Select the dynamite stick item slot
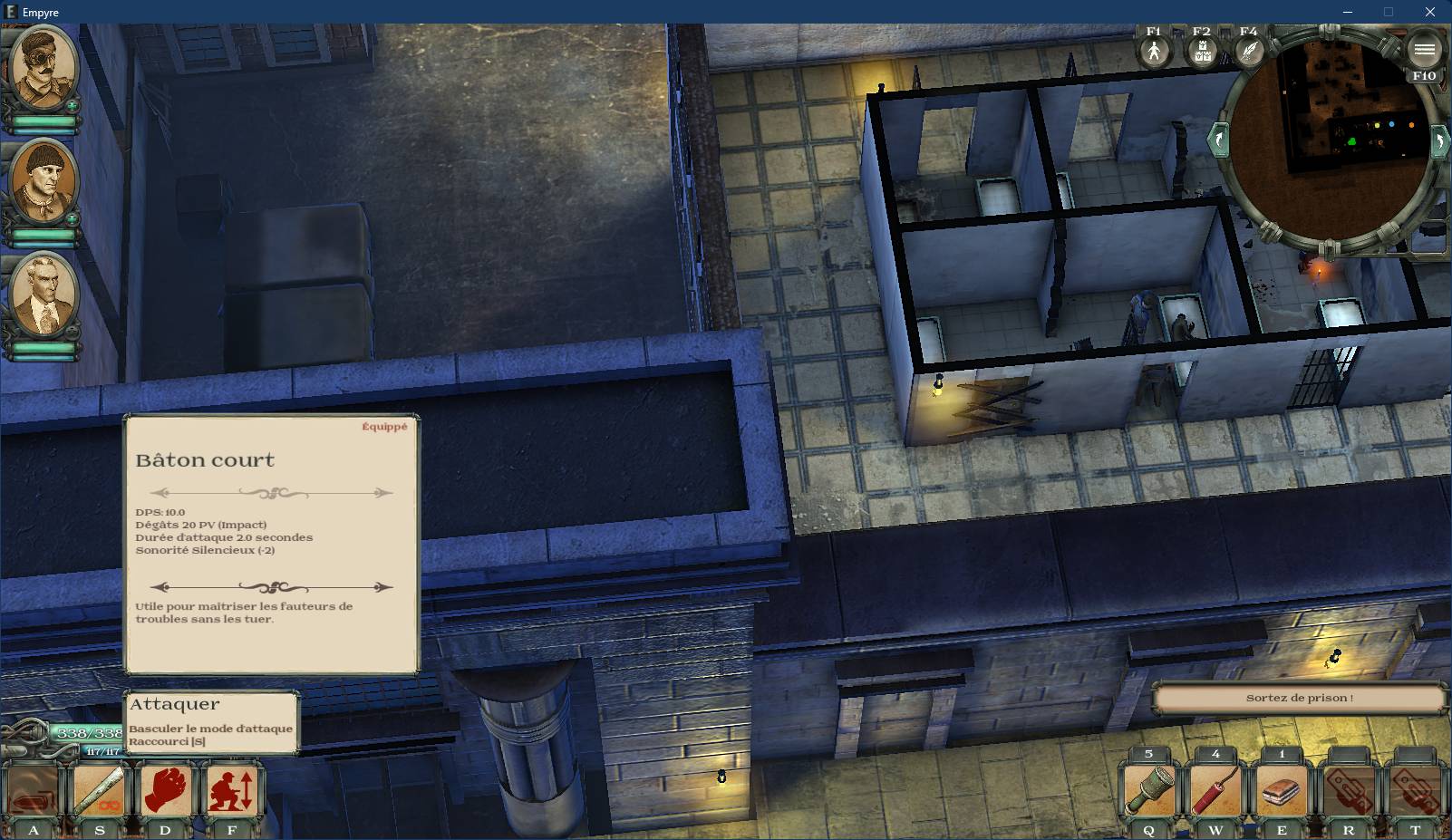 click(x=1215, y=790)
